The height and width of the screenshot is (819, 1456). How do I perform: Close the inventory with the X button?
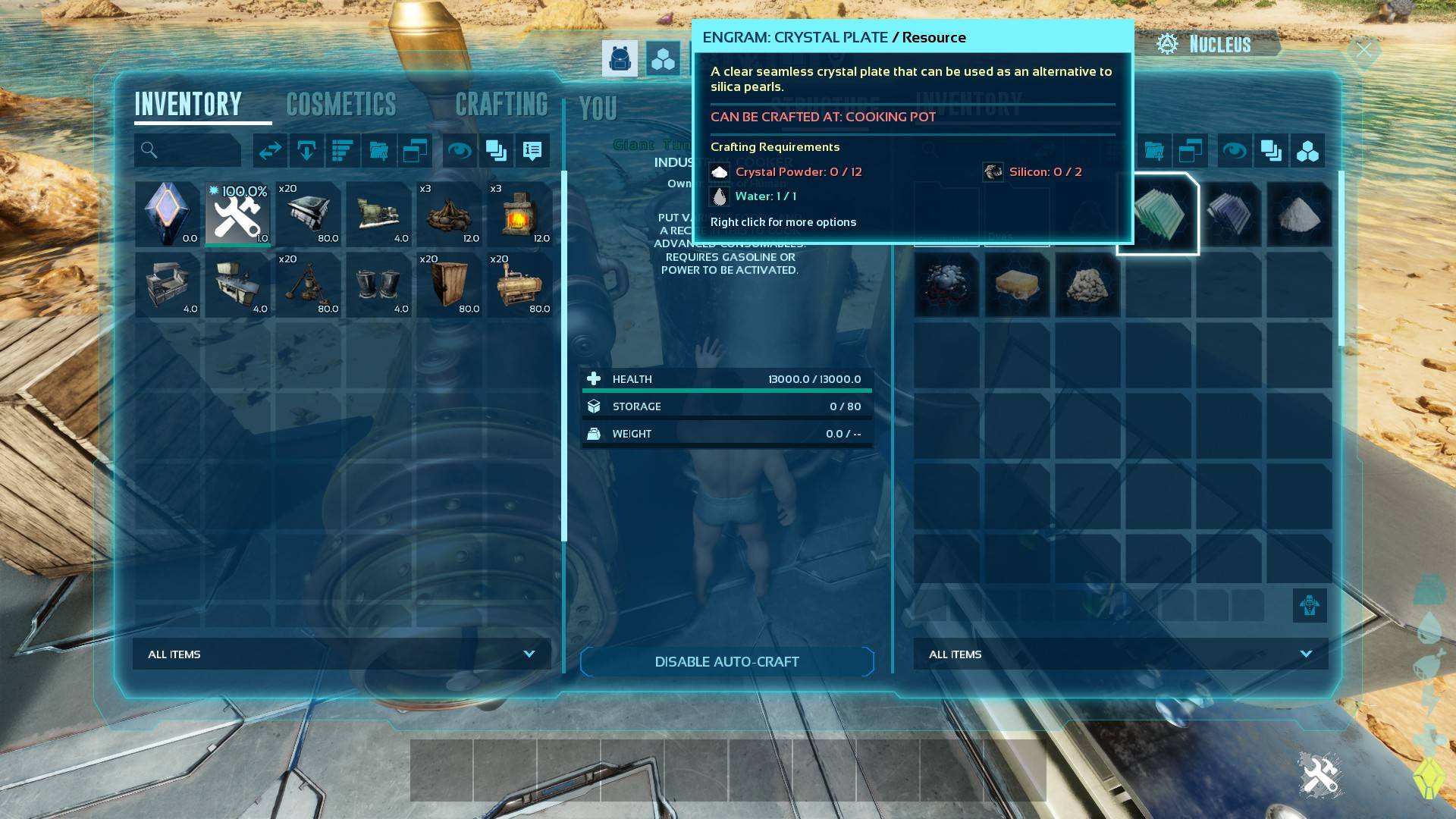click(1363, 50)
